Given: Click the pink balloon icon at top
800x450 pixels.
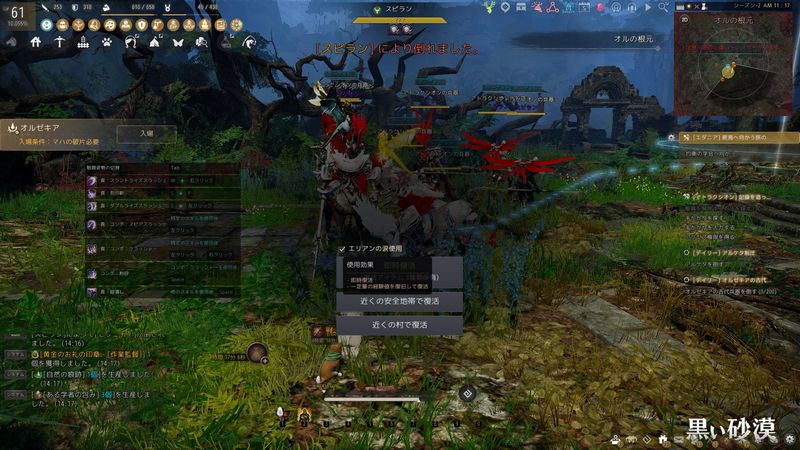Looking at the screenshot, I should click(601, 7).
